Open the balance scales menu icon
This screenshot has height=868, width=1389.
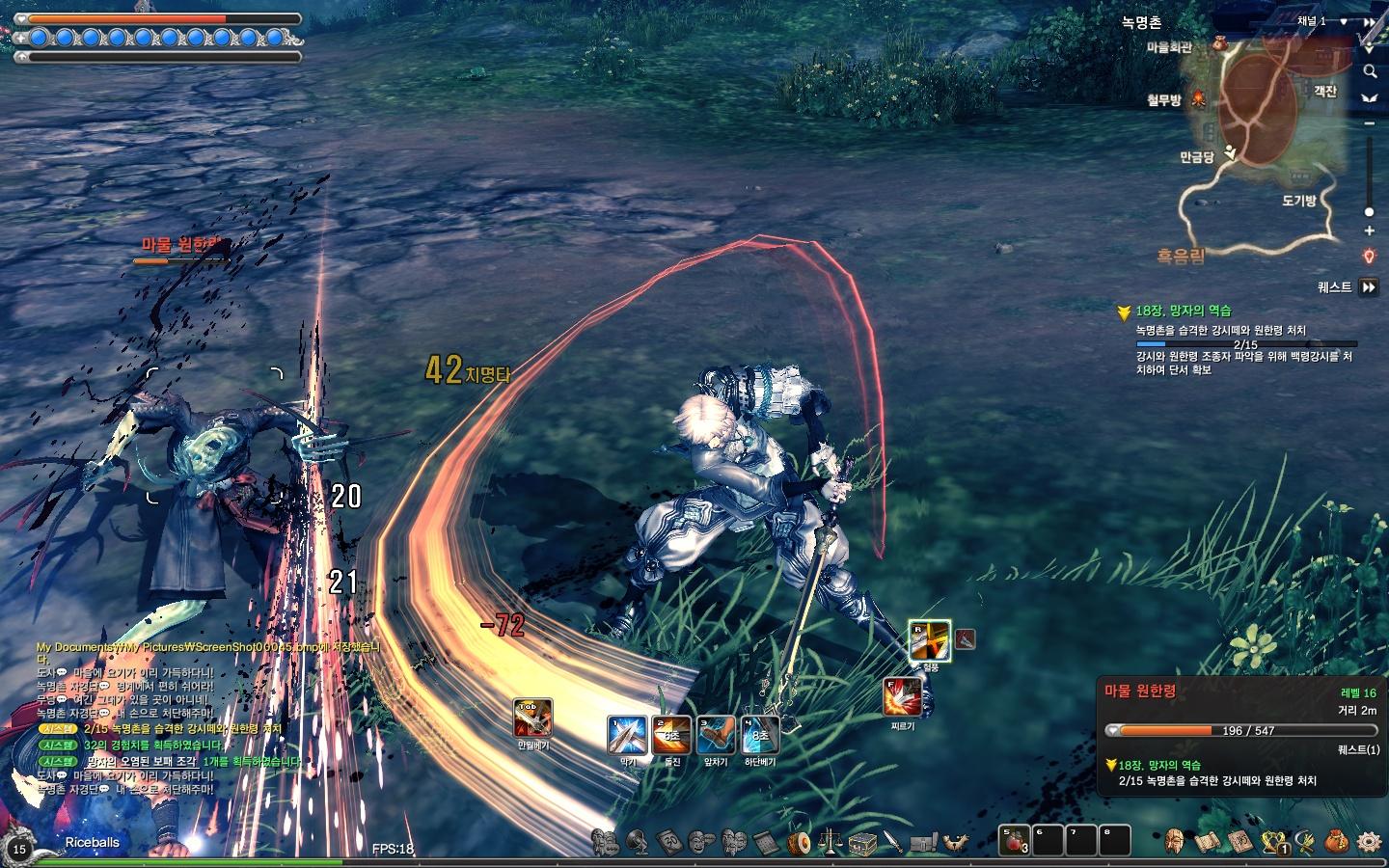[830, 843]
